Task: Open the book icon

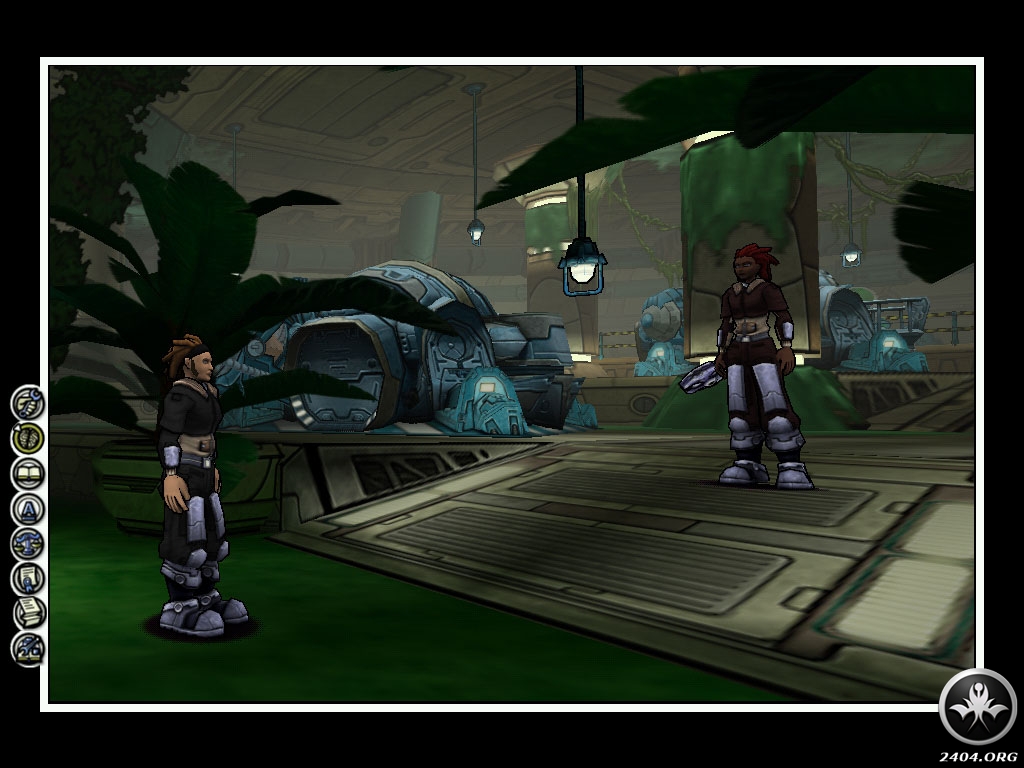Action: click(28, 473)
